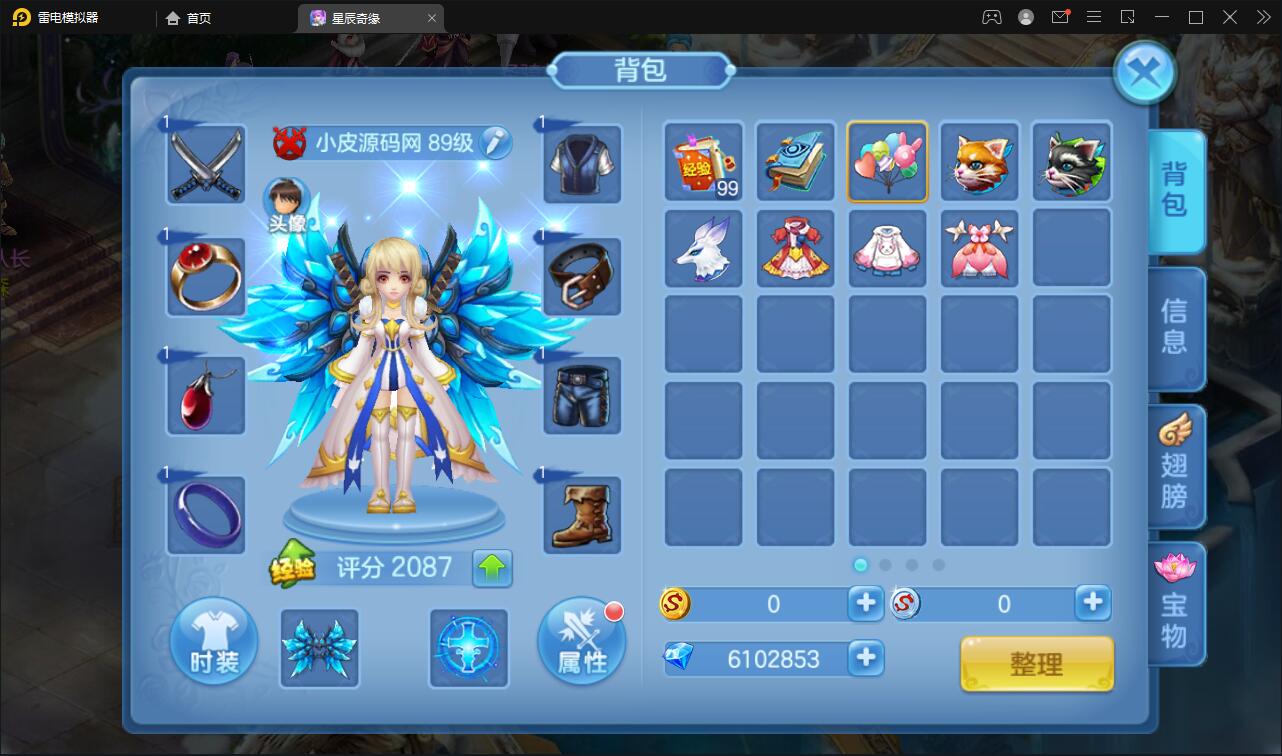Click the blue cross emblem icon
This screenshot has width=1282, height=756.
click(468, 650)
